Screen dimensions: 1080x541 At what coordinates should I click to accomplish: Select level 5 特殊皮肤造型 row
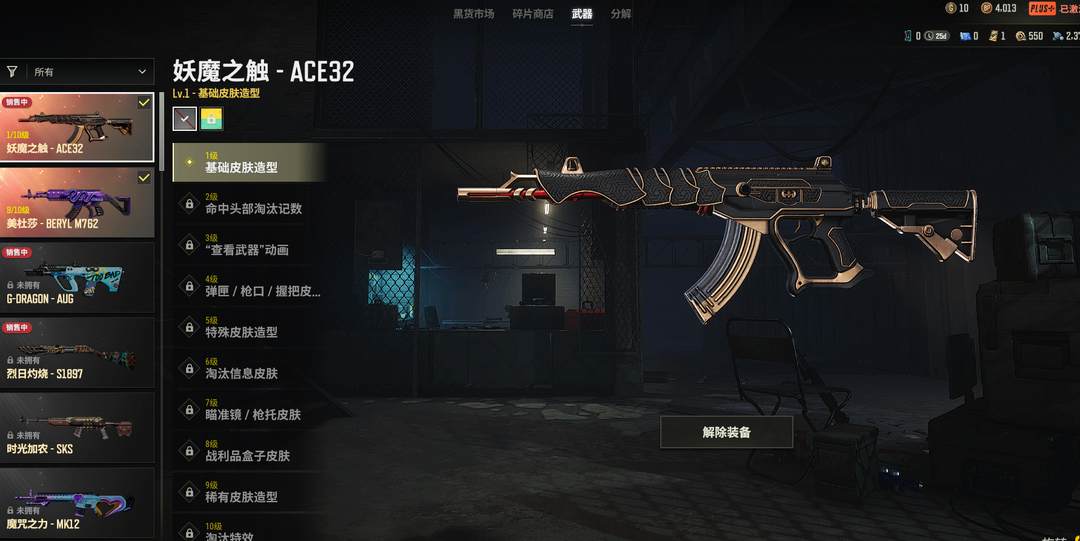pos(250,327)
